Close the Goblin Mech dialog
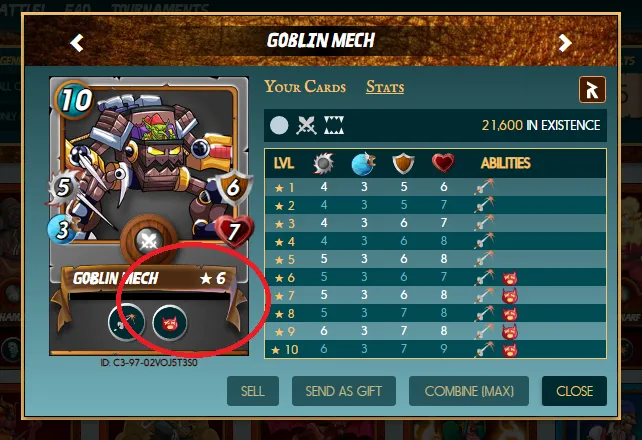The image size is (642, 440). pos(574,391)
